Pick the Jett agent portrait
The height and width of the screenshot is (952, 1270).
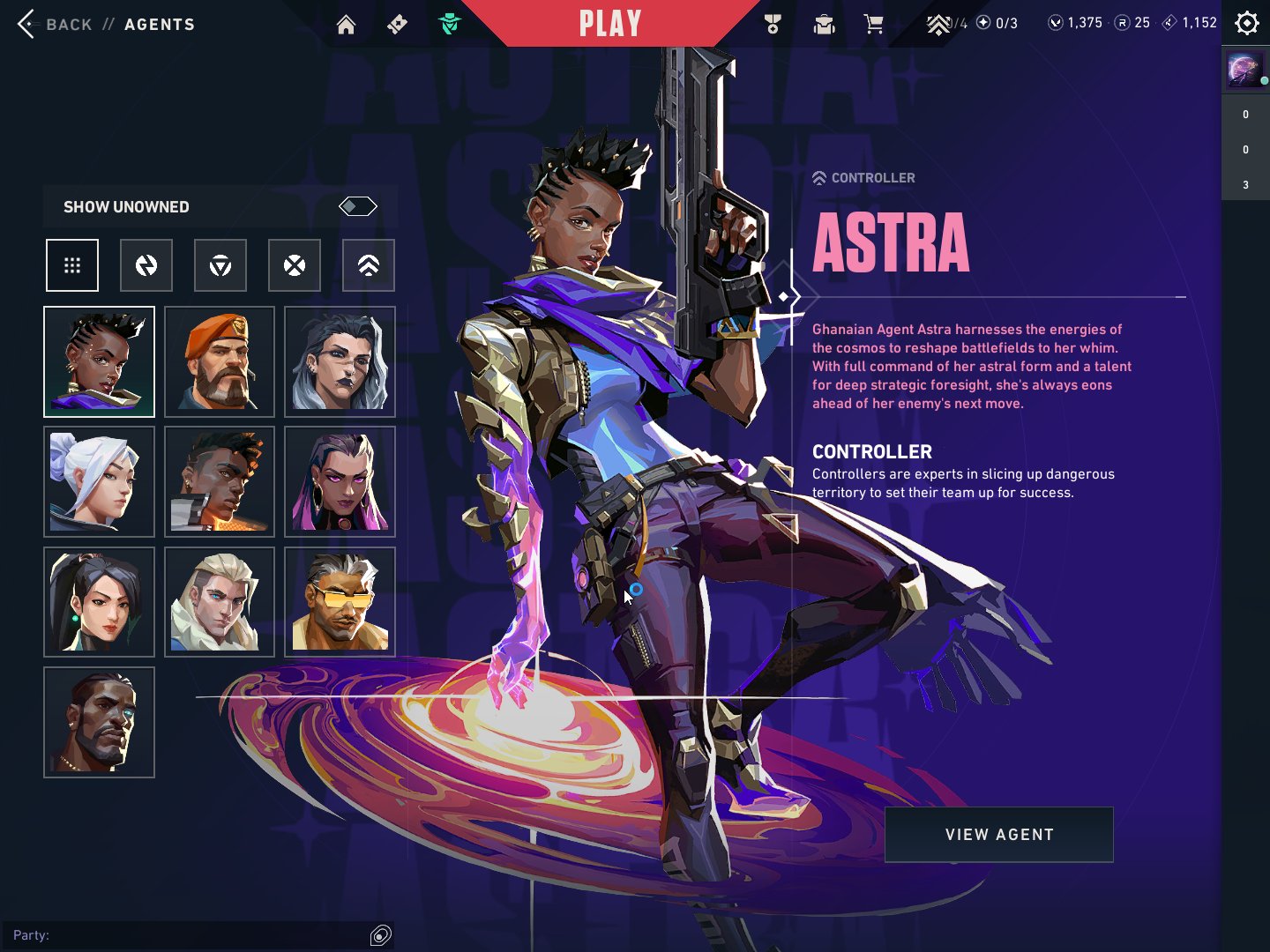pos(99,481)
